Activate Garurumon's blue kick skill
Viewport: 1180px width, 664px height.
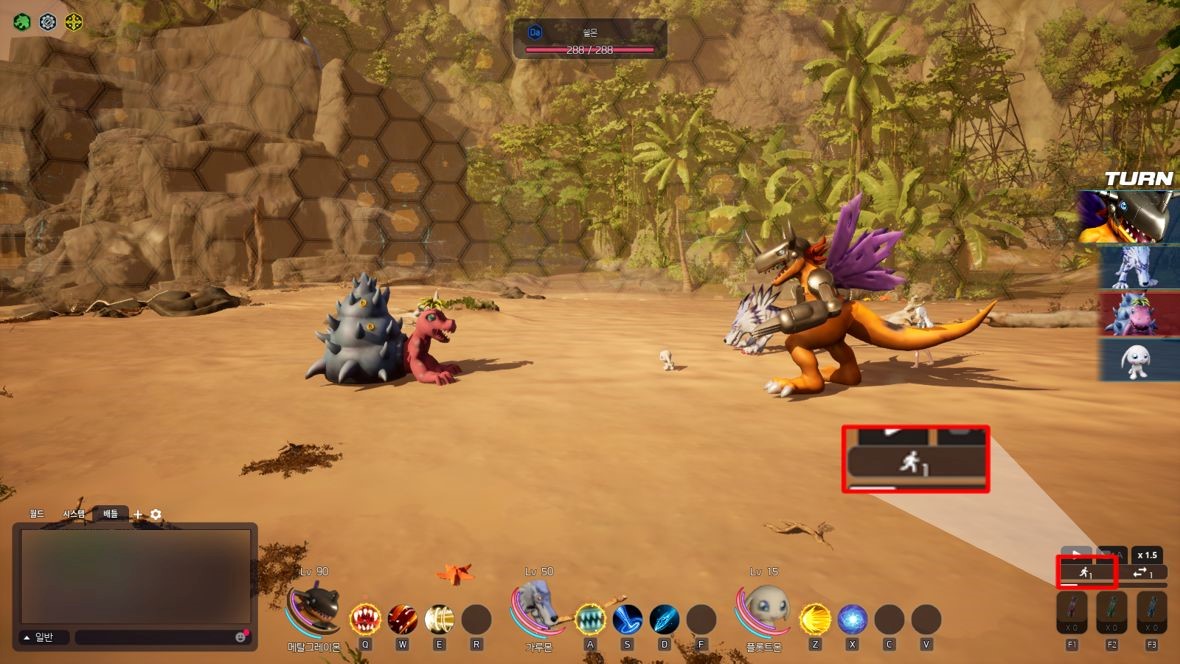[x=628, y=620]
